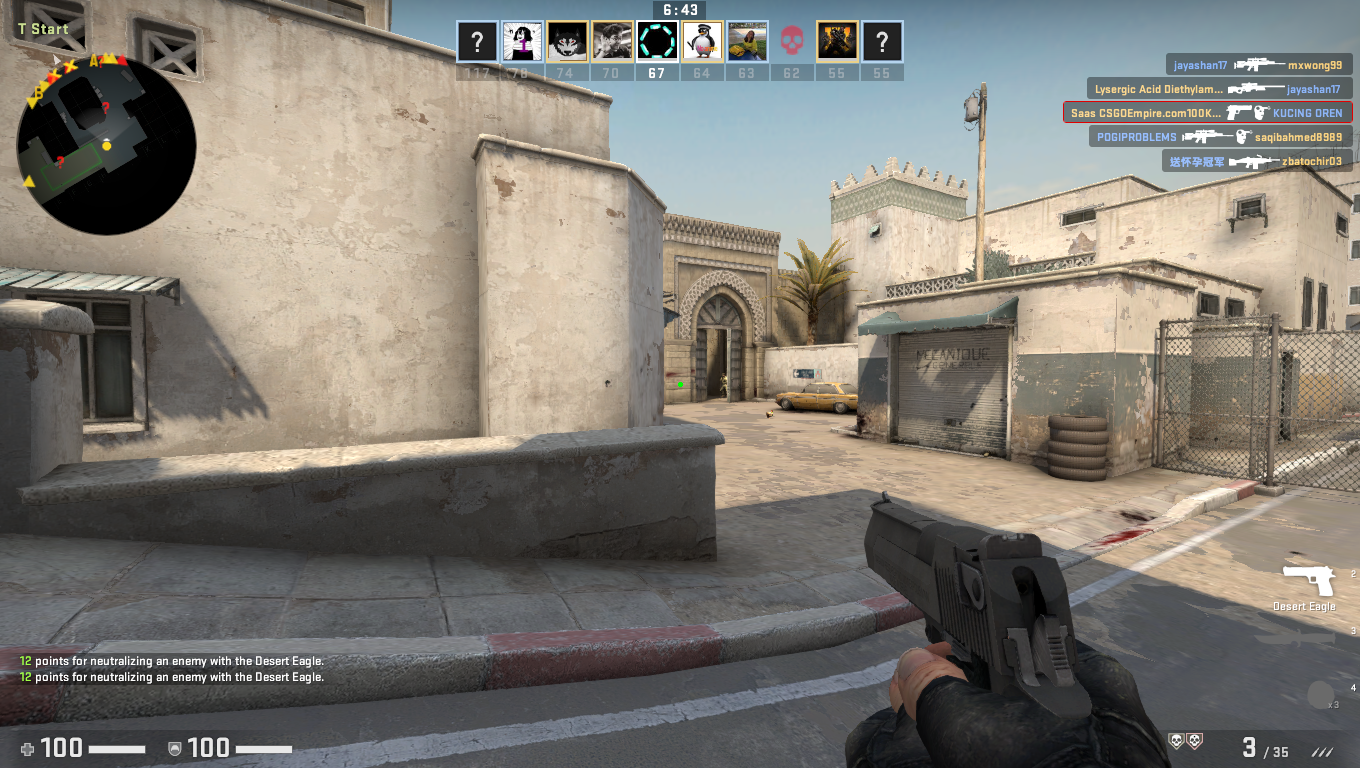Click the black-and-white man photo avatar
The width and height of the screenshot is (1360, 768).
pos(612,42)
